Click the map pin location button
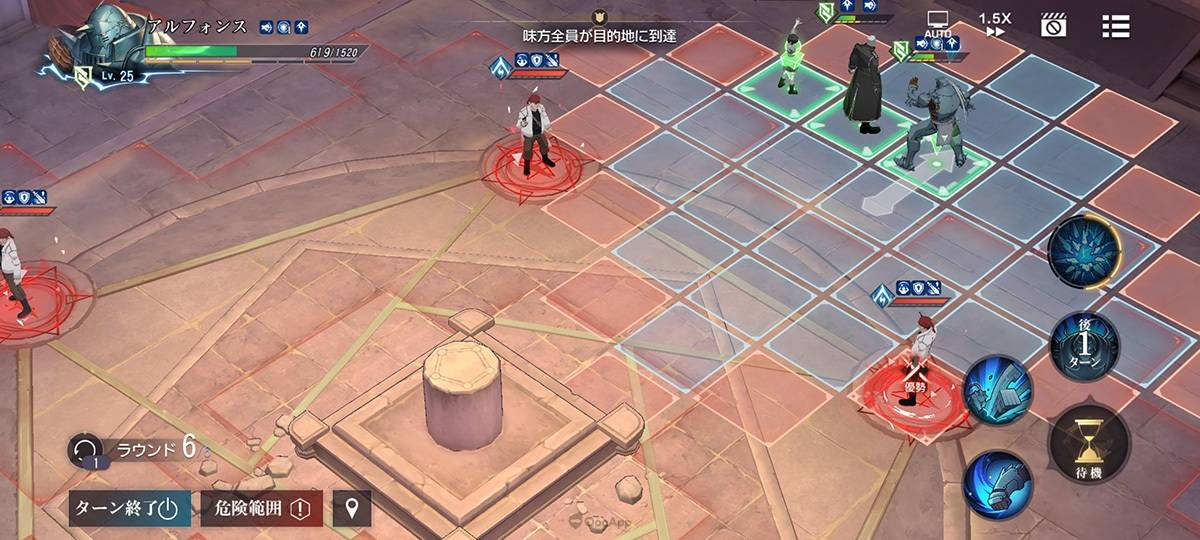The image size is (1200, 540). tap(351, 508)
